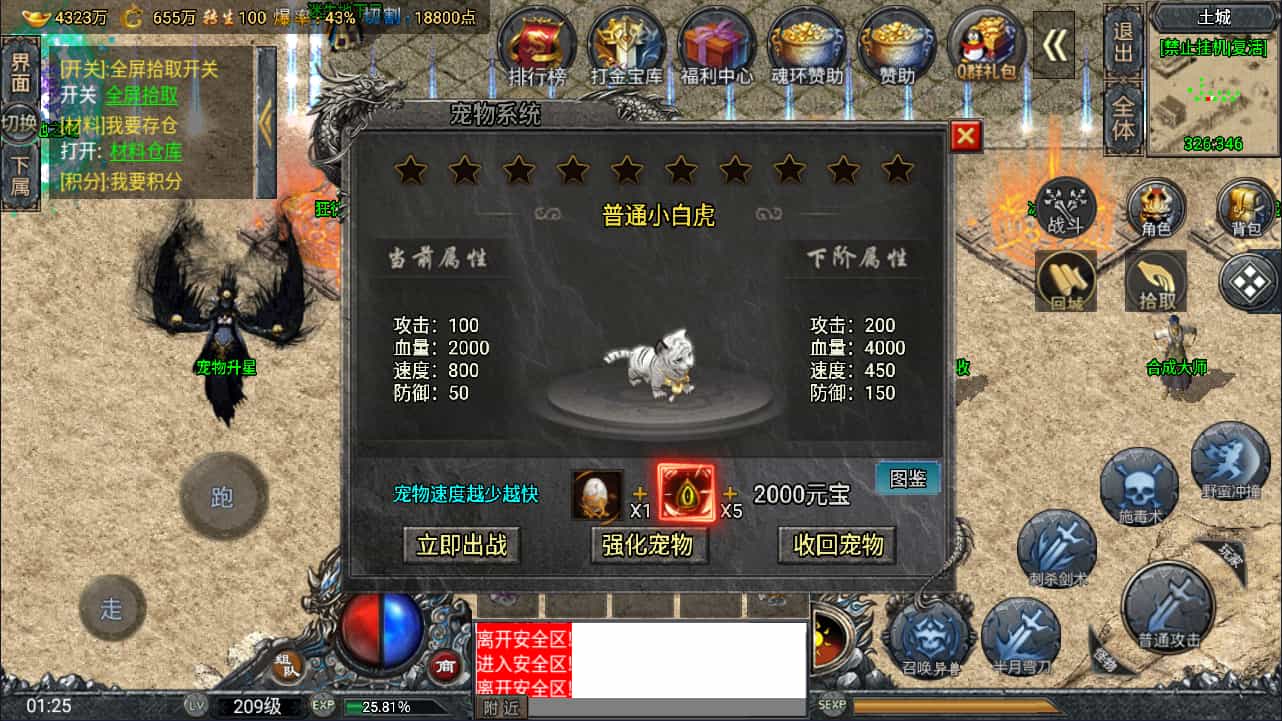
Task: Use the 回城 return-to-town scroll icon
Action: 1064,281
